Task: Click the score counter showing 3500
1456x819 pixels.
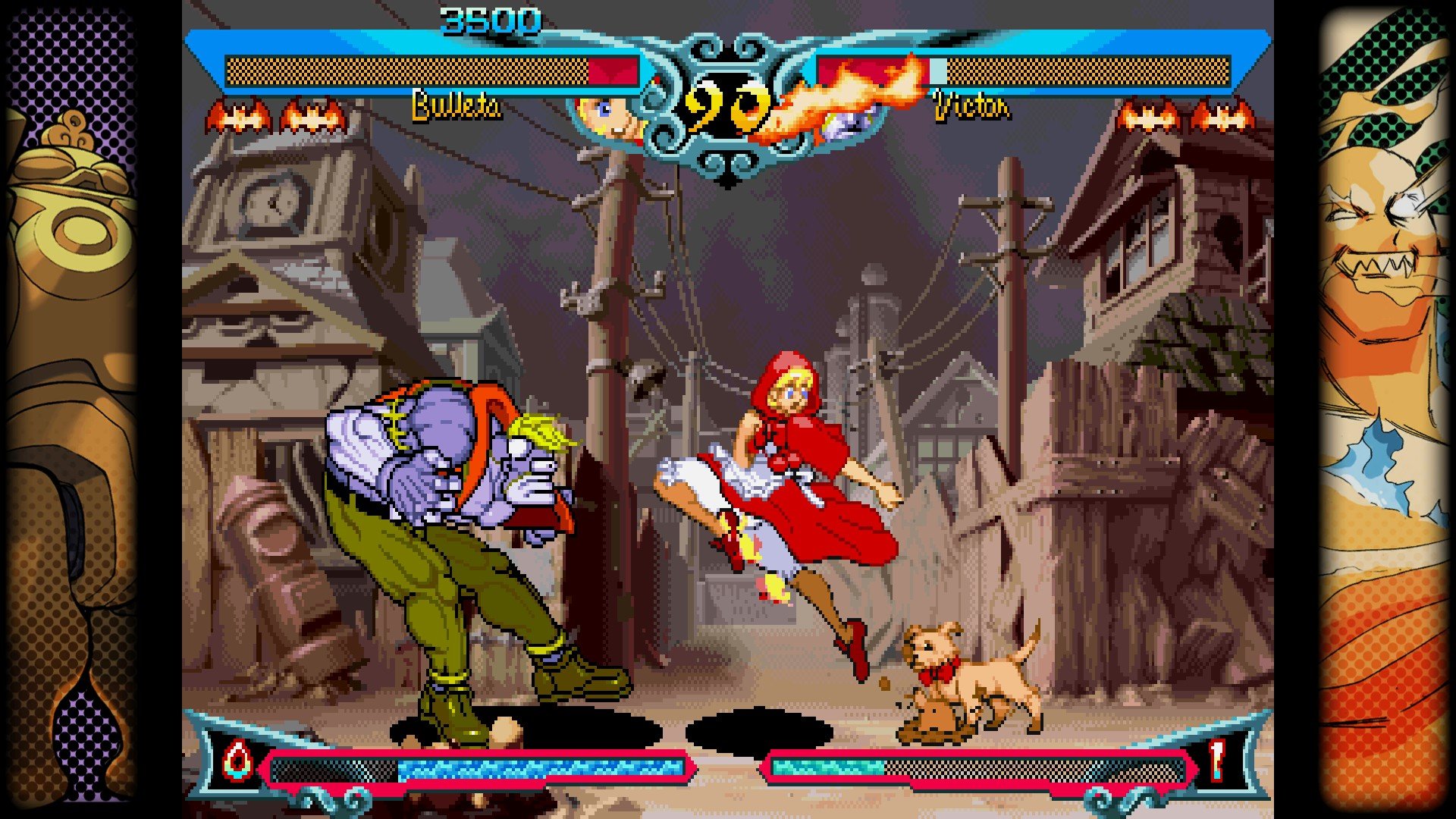Action: pos(489,15)
